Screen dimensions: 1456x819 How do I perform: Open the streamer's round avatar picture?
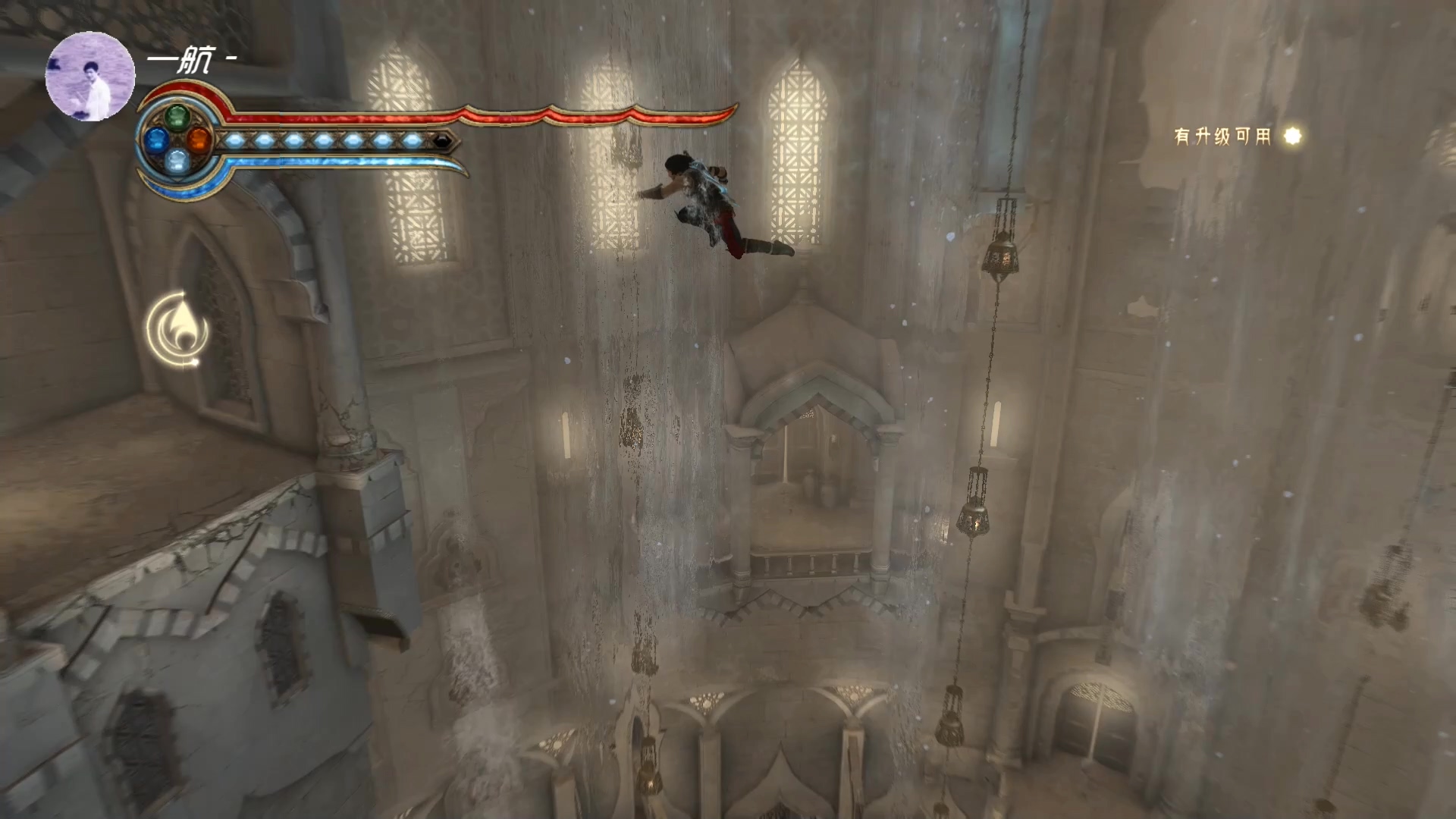tap(90, 77)
